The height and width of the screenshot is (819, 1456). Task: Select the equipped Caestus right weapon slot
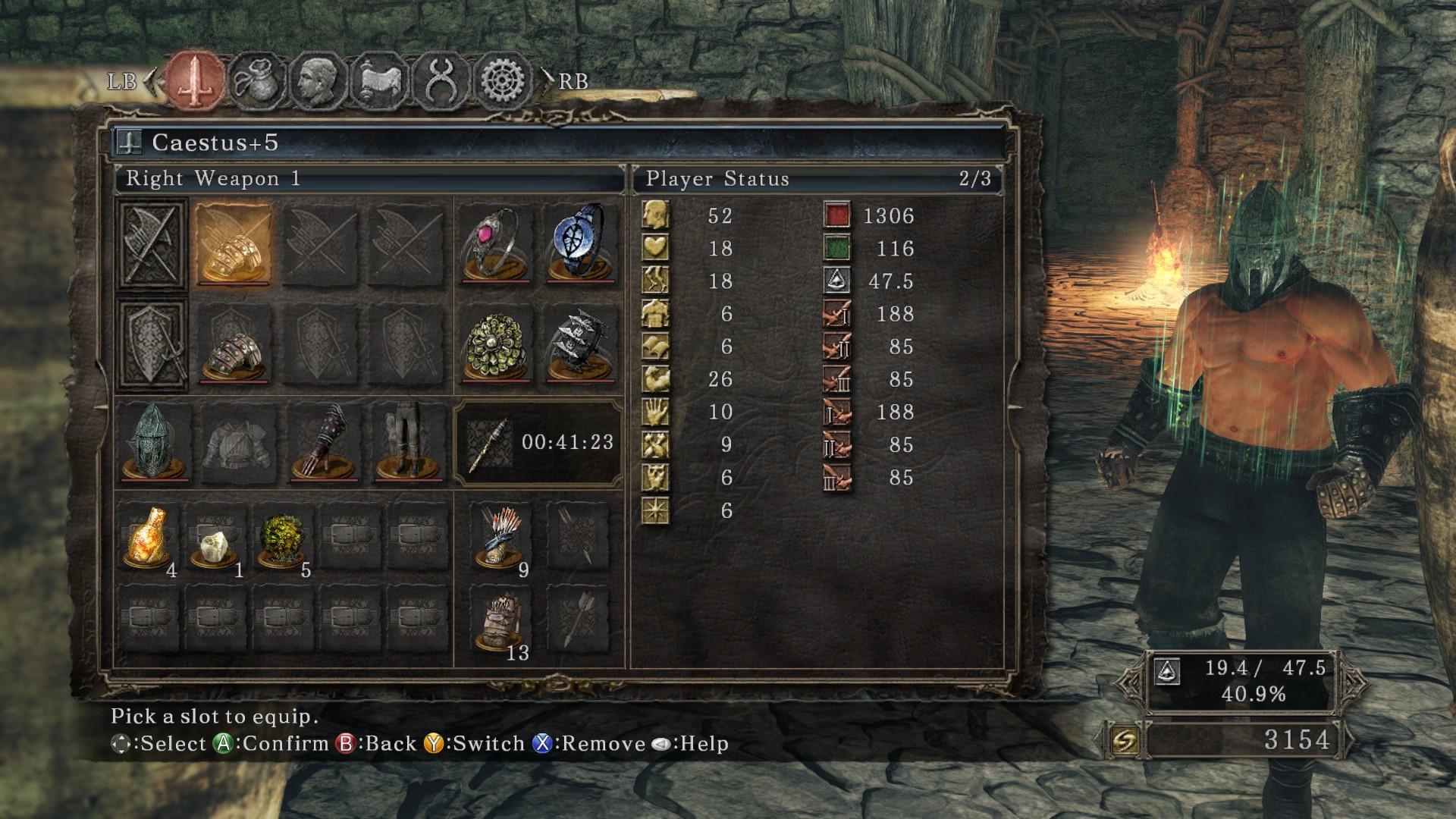click(234, 244)
